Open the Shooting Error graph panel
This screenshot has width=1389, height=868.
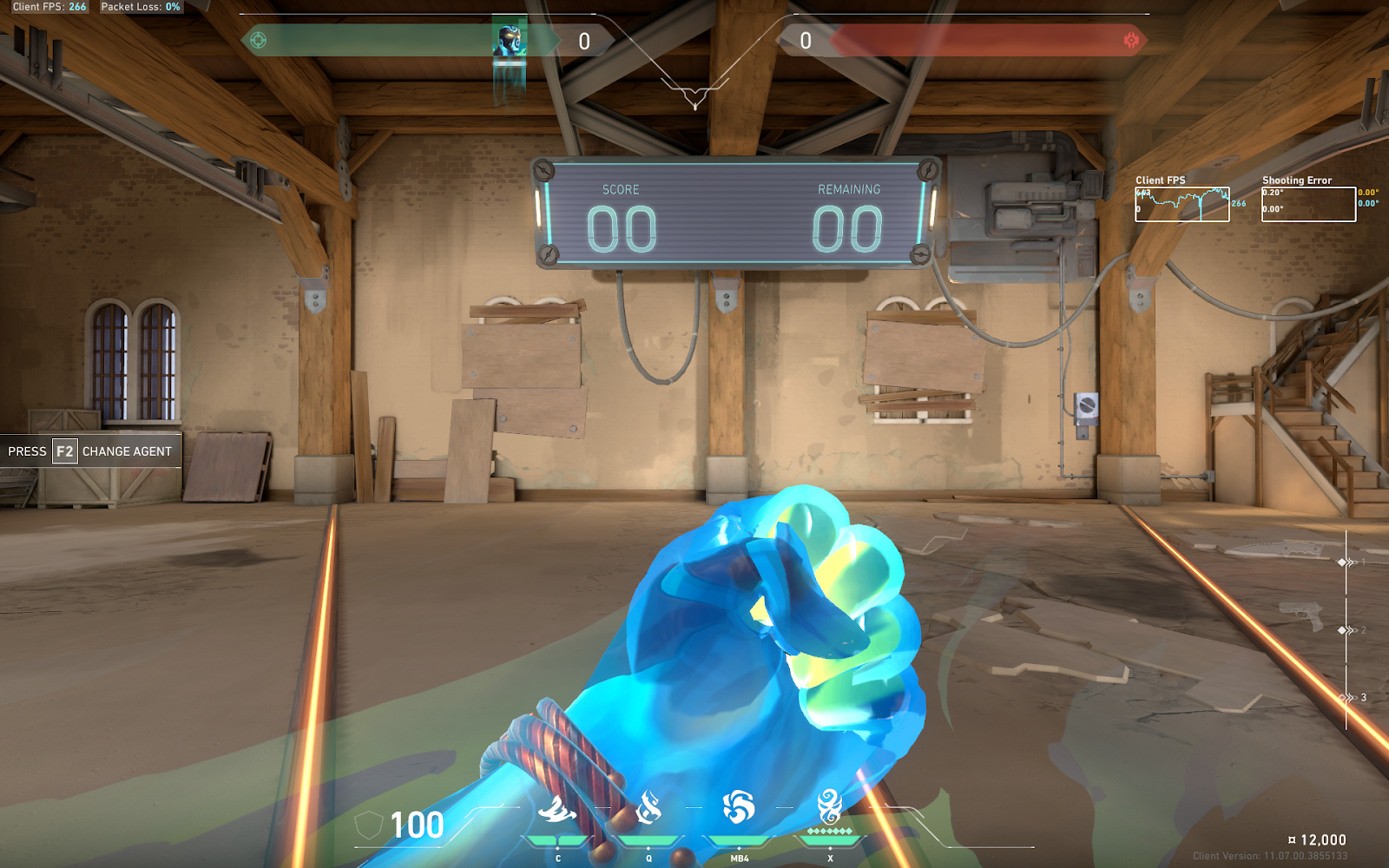(x=1308, y=205)
